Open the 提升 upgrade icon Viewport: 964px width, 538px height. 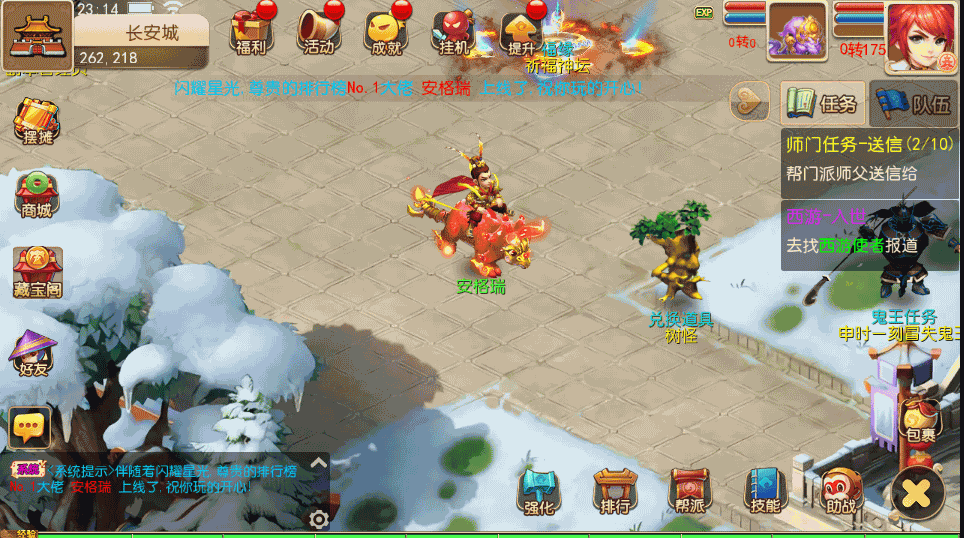click(521, 32)
